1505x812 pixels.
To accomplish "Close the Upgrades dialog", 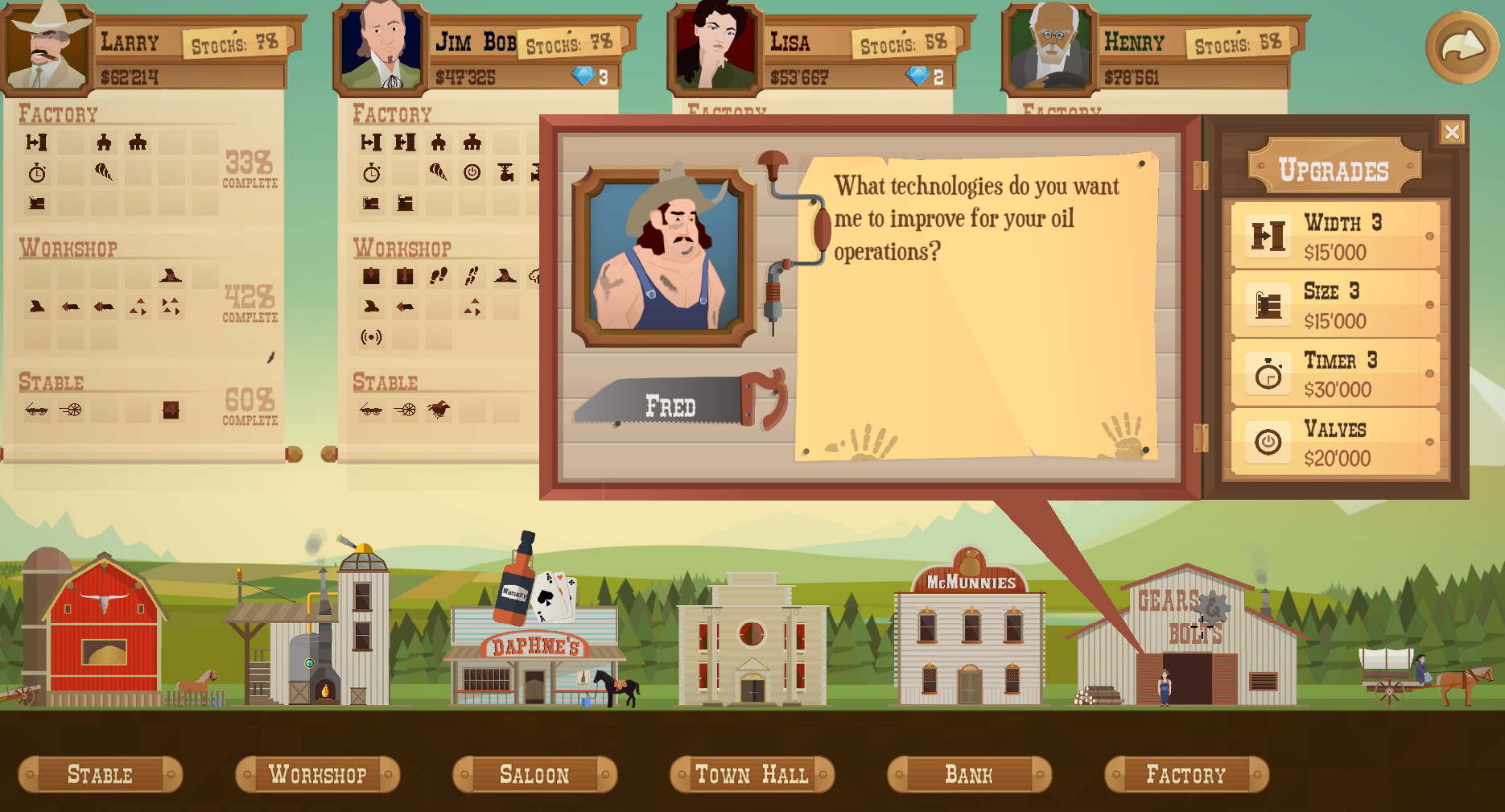I will (x=1451, y=132).
